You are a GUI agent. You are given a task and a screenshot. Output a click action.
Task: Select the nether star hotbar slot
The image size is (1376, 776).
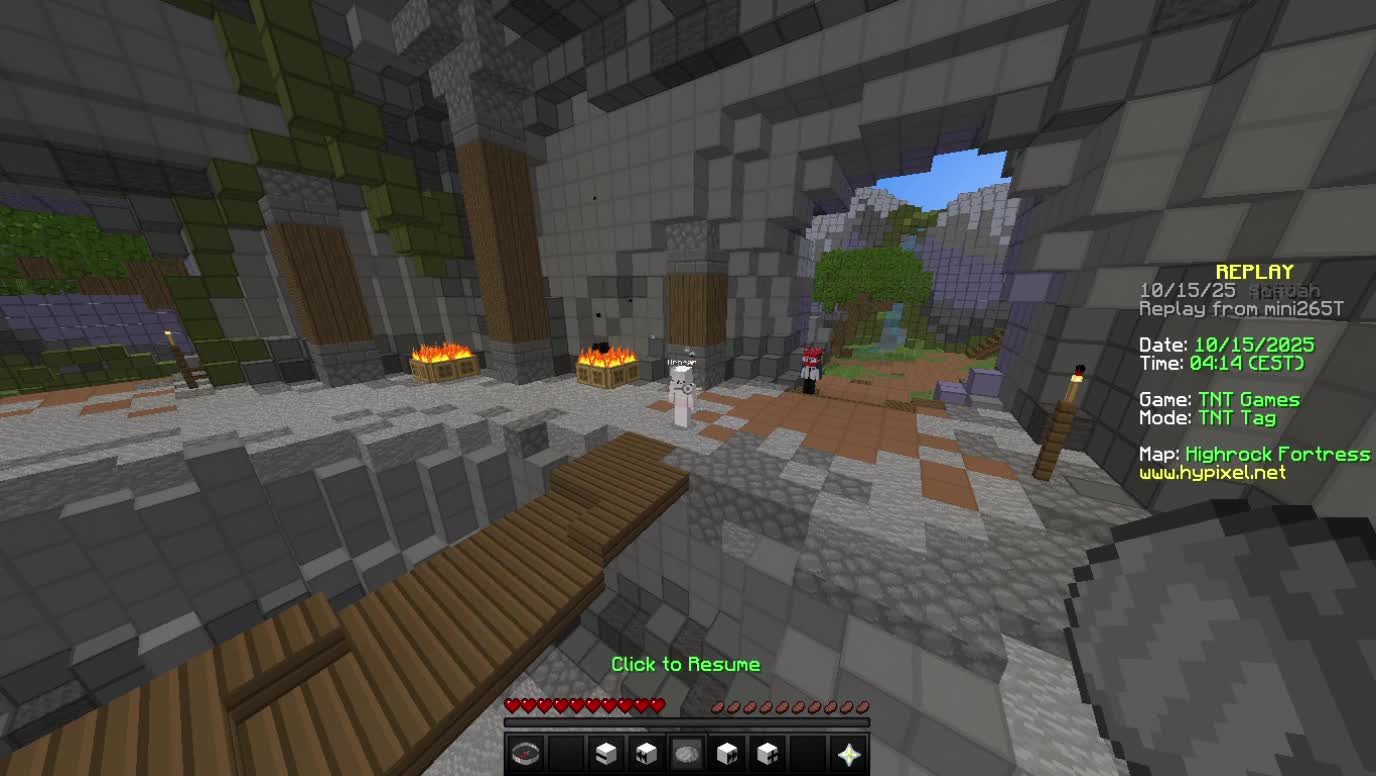click(848, 753)
